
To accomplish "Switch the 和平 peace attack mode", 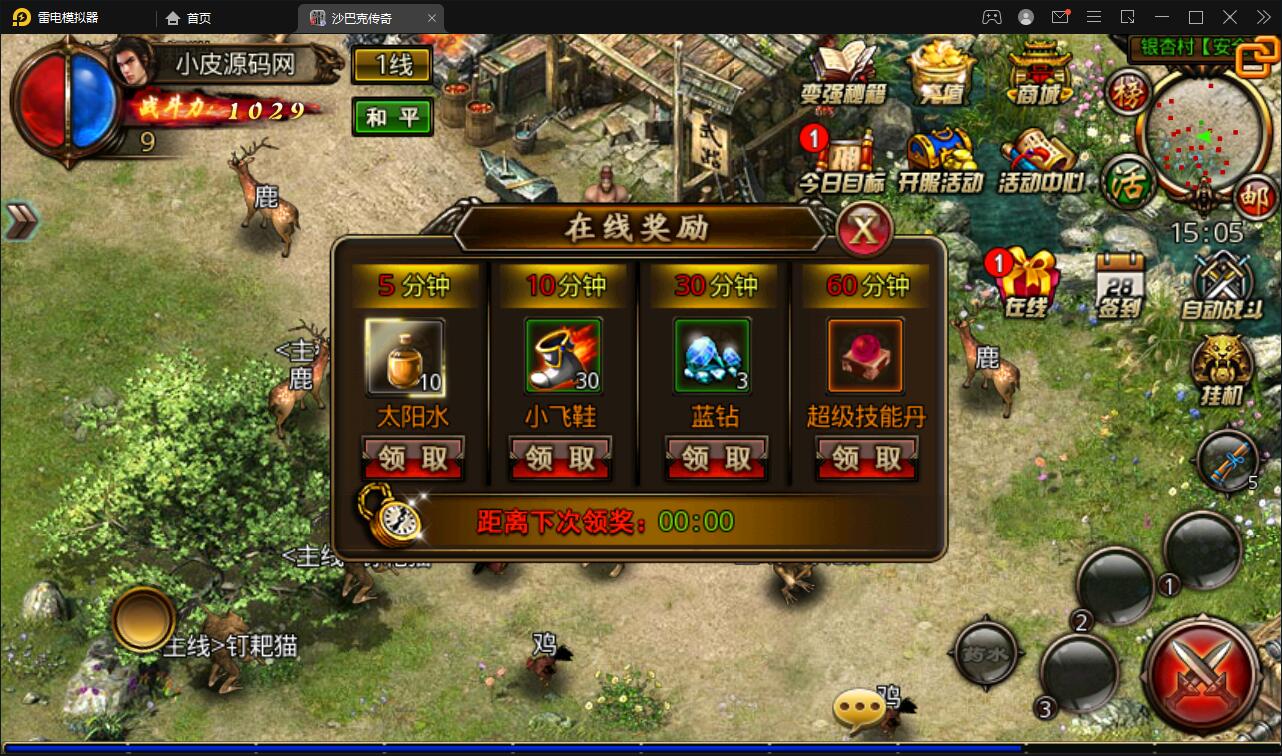I will coord(391,117).
